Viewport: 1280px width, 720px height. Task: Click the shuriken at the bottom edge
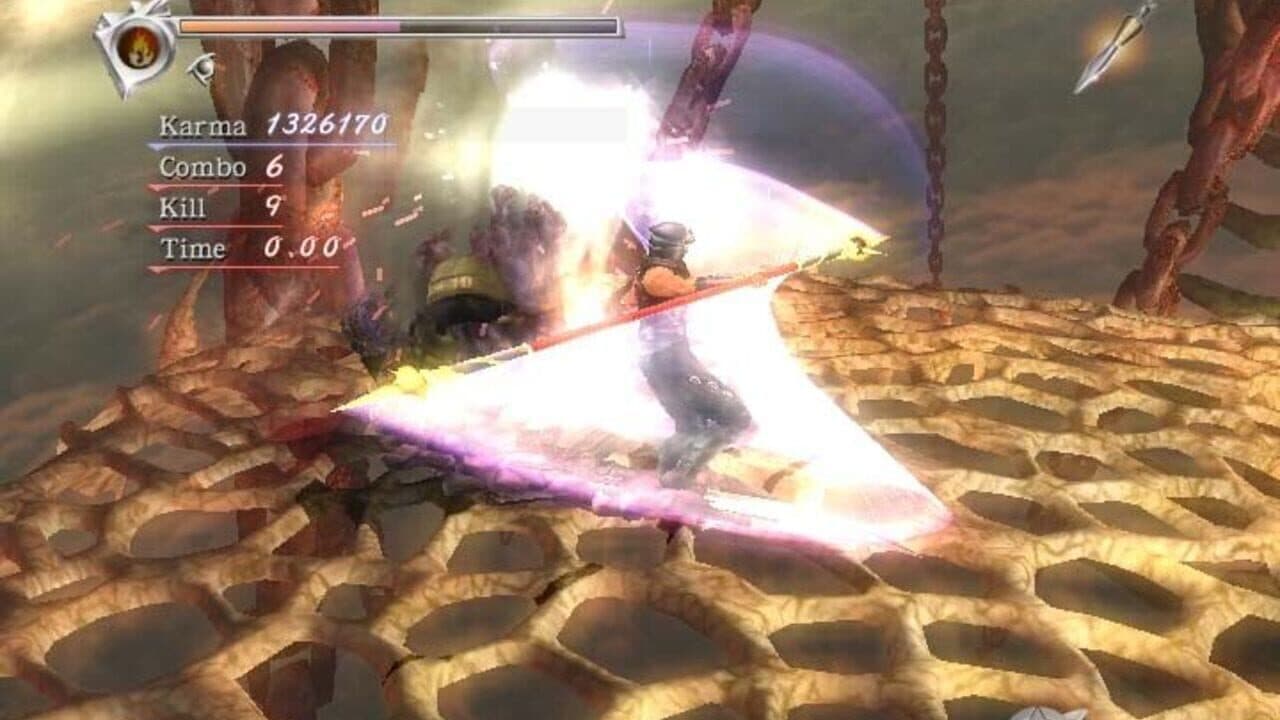[1040, 712]
